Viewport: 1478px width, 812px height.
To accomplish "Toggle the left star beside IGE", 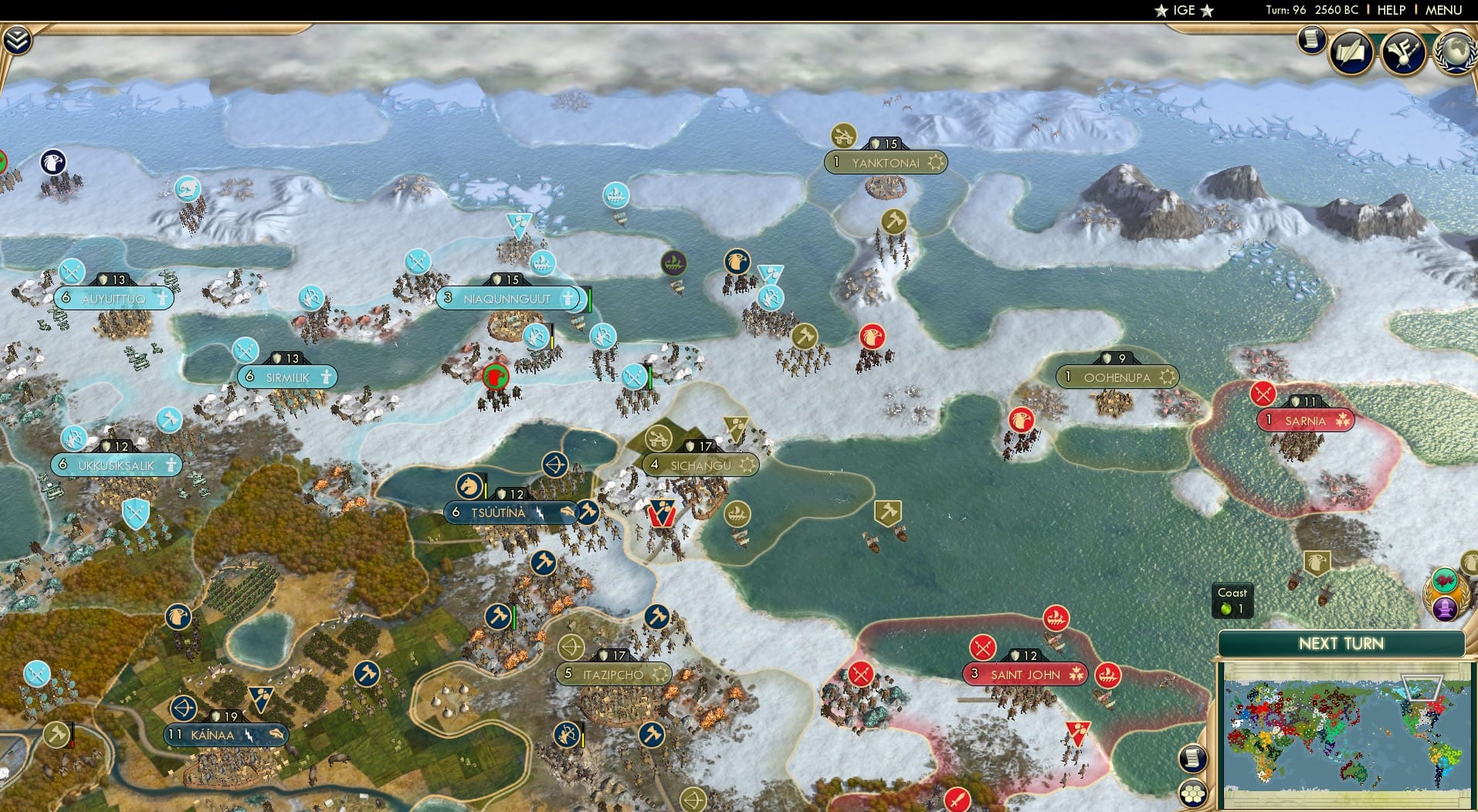I will point(1159,11).
